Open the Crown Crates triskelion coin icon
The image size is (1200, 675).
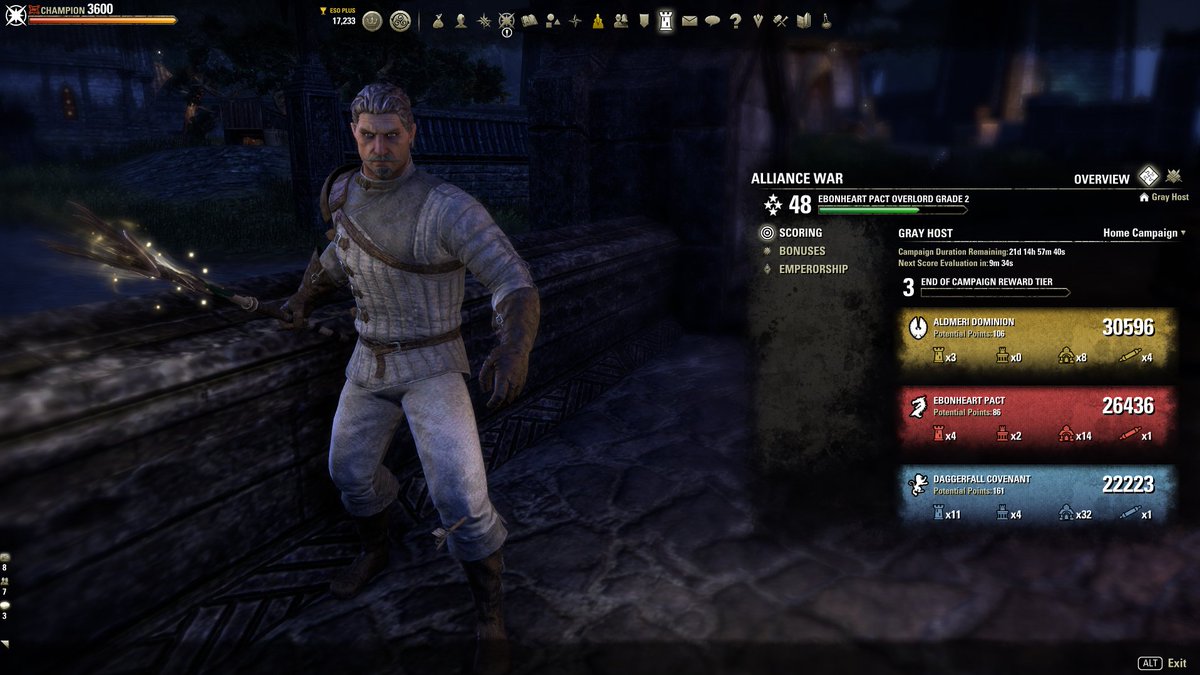tap(400, 20)
